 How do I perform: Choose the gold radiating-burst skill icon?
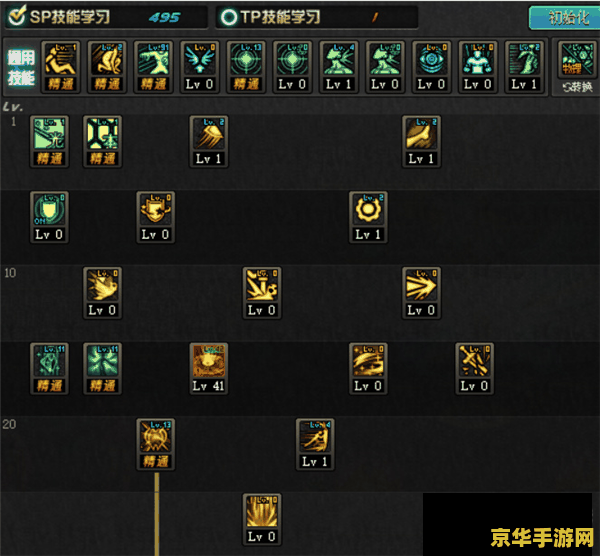pos(262,513)
